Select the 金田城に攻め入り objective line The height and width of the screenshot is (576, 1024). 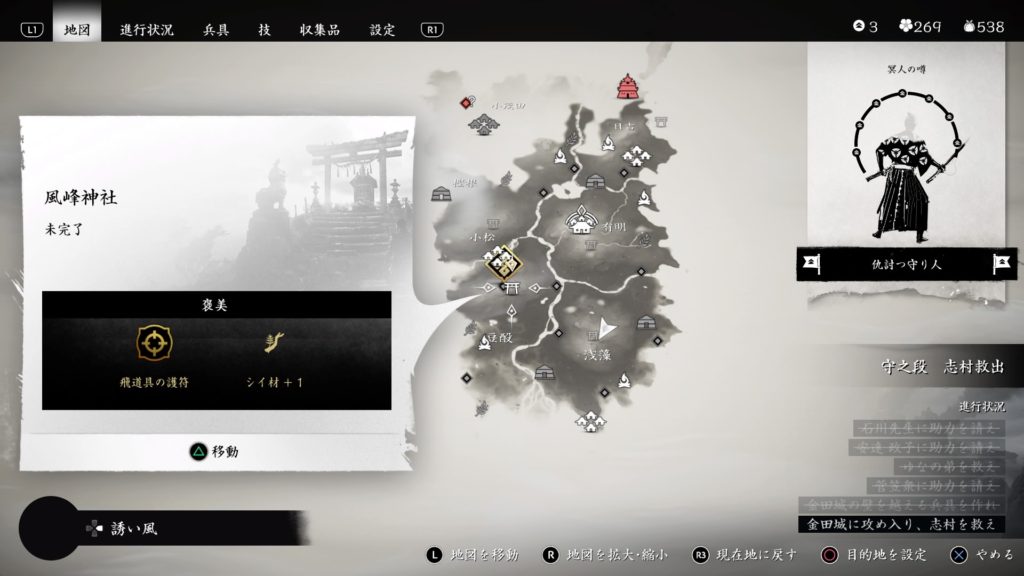901,524
